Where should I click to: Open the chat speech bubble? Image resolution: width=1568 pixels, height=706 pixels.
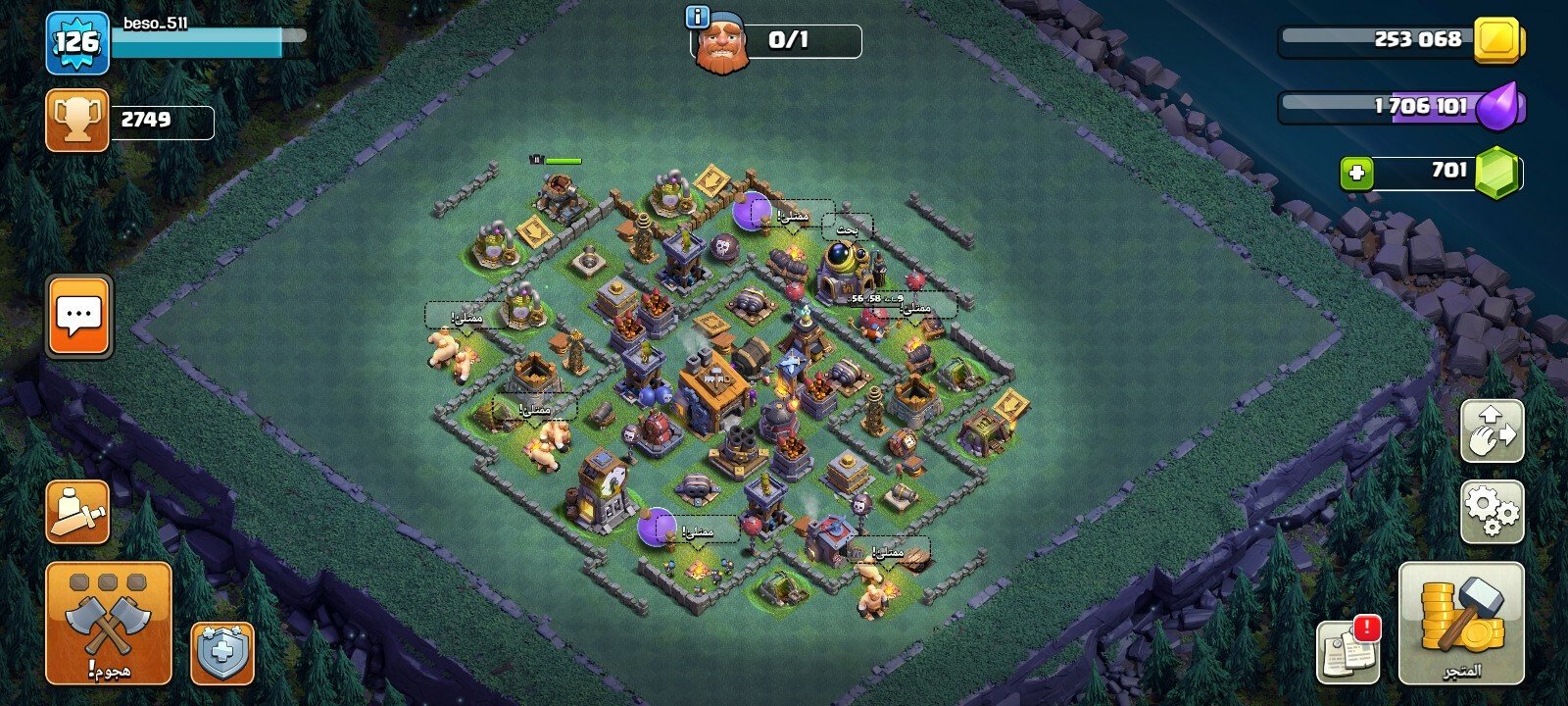[x=79, y=317]
